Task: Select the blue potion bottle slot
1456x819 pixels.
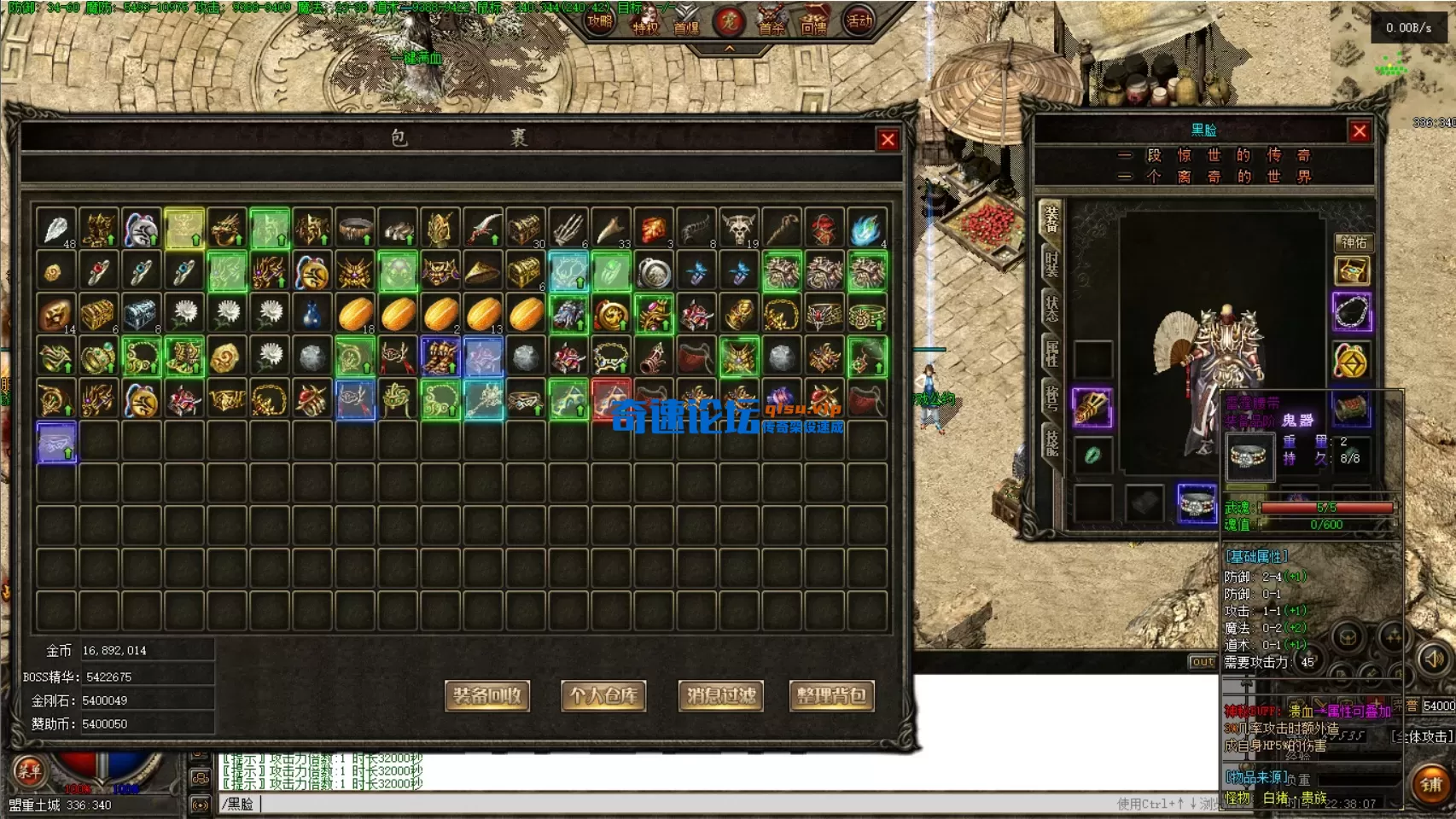Action: point(312,314)
